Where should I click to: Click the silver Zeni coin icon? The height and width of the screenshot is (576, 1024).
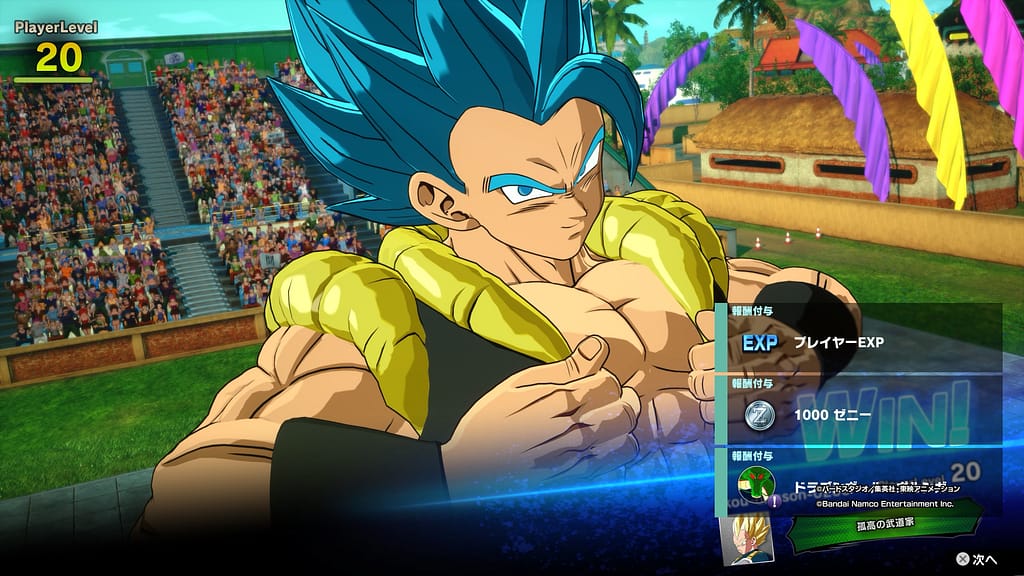click(x=761, y=414)
